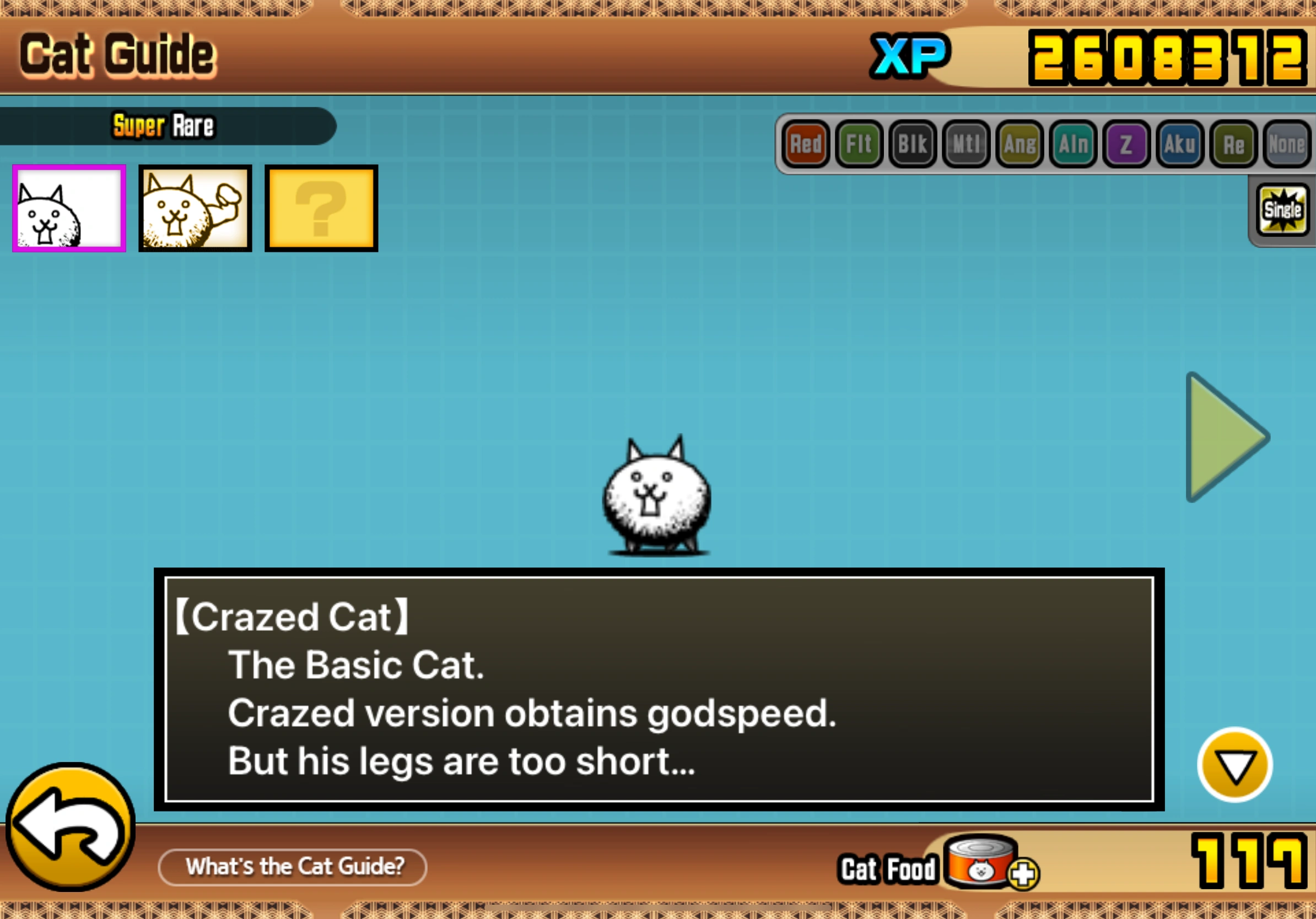This screenshot has height=919, width=1316.
Task: Select the Red enemy filter icon
Action: (x=805, y=144)
